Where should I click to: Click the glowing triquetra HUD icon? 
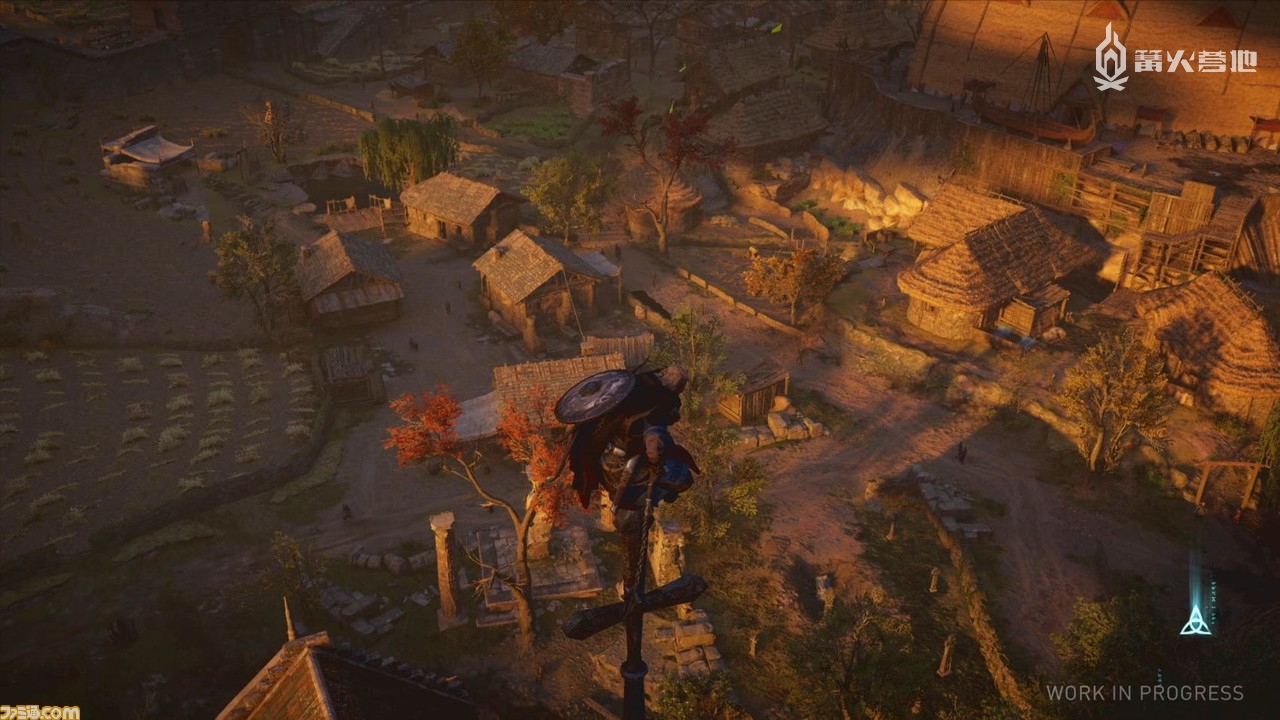point(1195,622)
